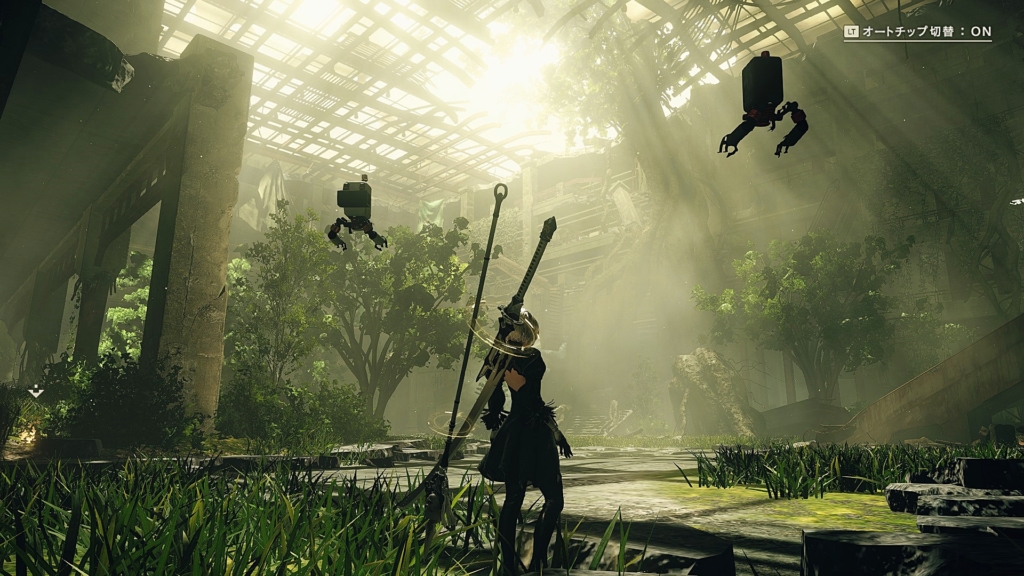This screenshot has width=1024, height=576.
Task: Select the white down-arrow item marker
Action: (36, 391)
